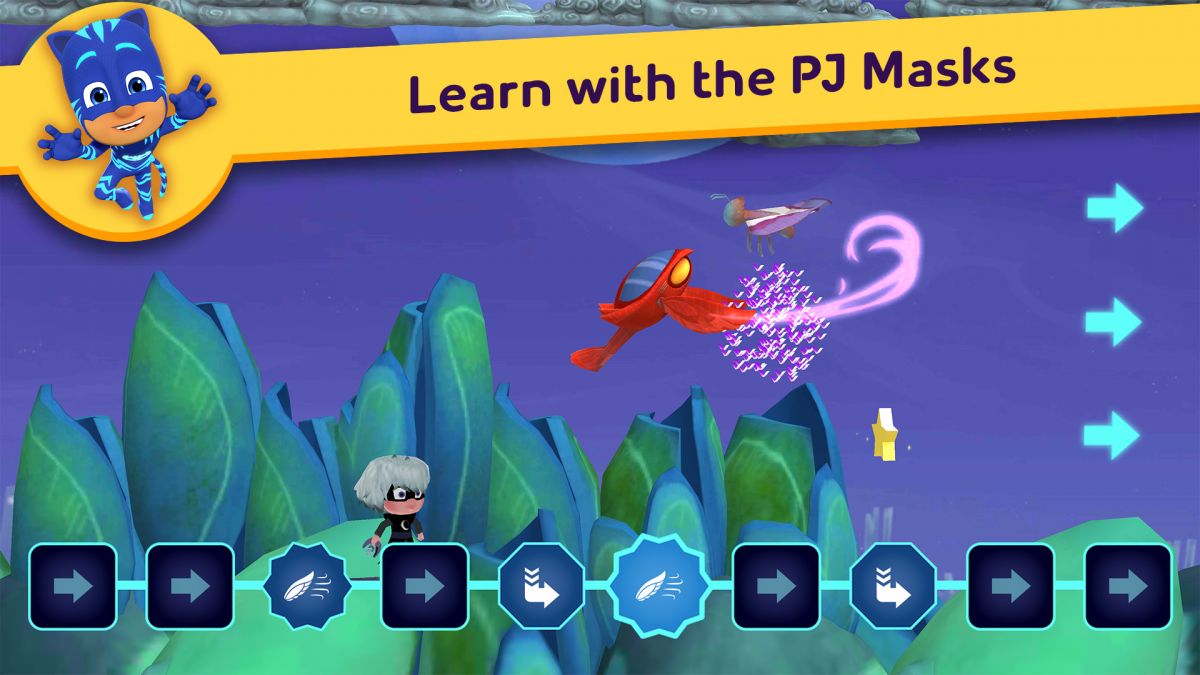The height and width of the screenshot is (675, 1200).
Task: Select the last arrow step in the sequence
Action: 1127,586
